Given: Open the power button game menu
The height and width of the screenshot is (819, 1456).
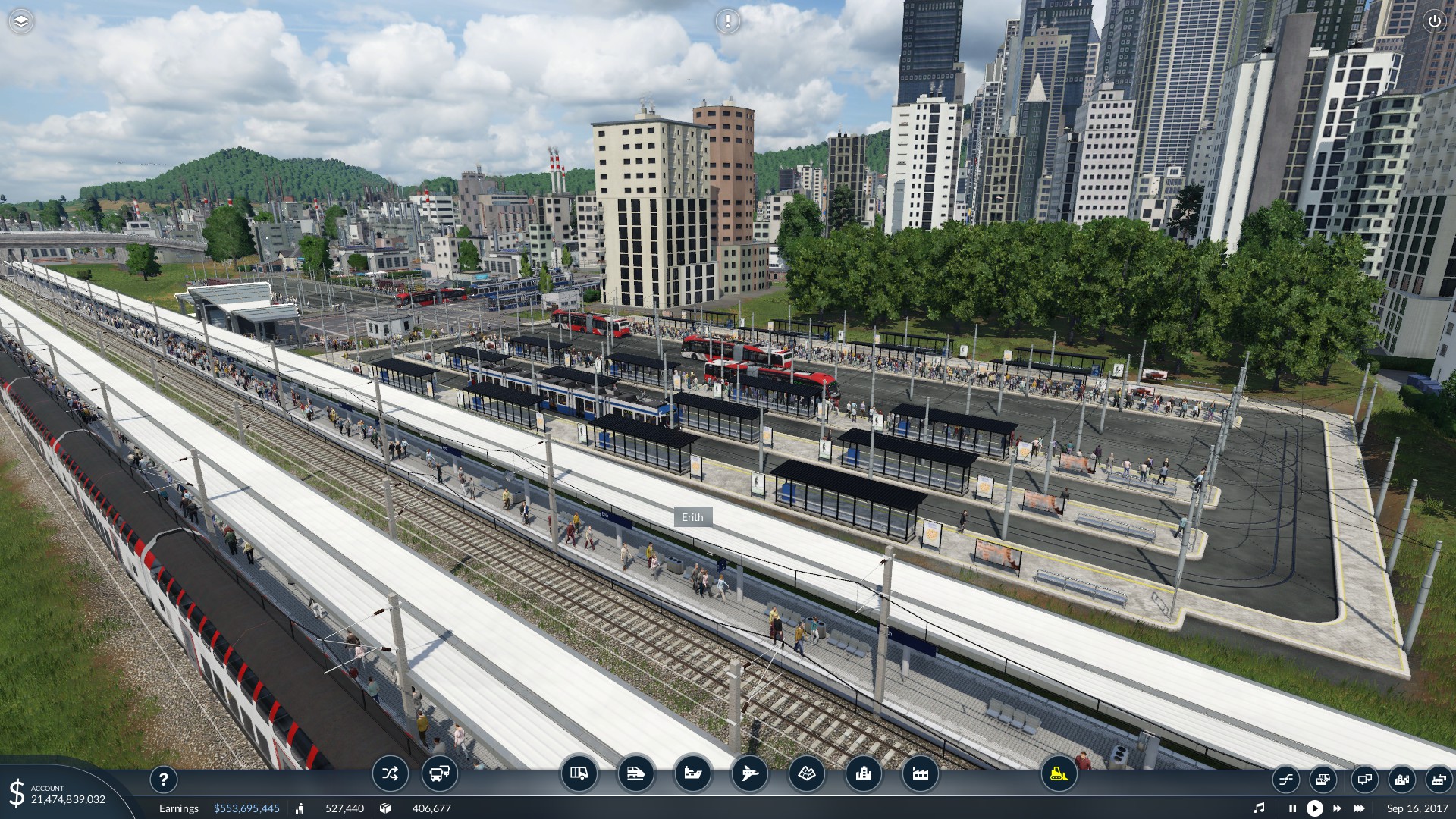Looking at the screenshot, I should point(1434,21).
